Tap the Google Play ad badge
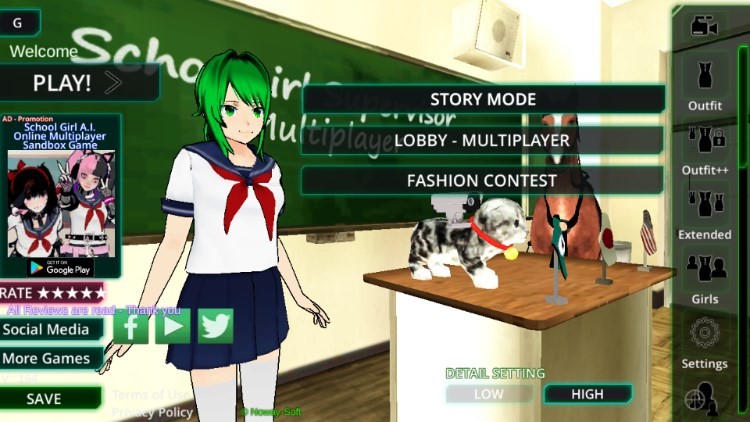The image size is (750, 422). point(60,267)
